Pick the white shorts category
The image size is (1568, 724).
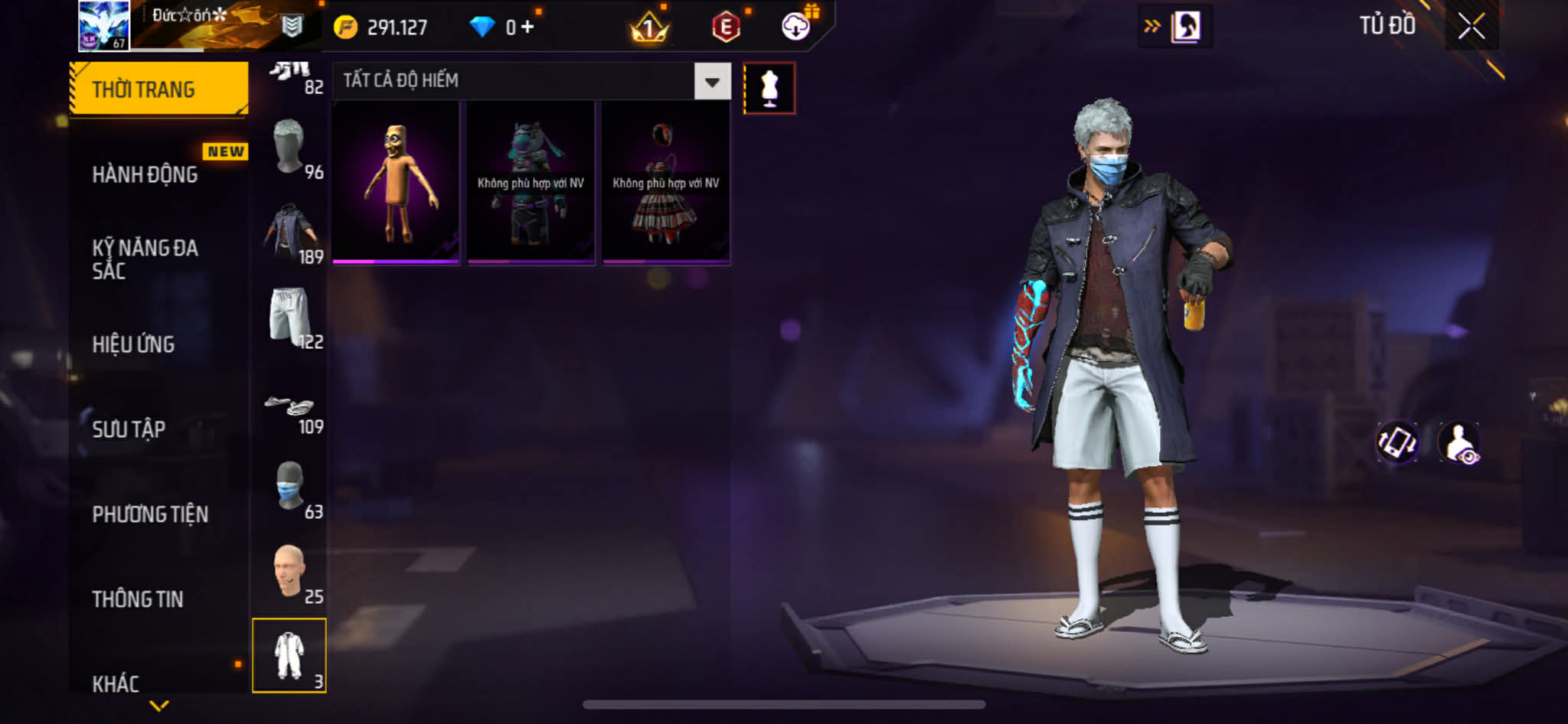click(x=290, y=317)
